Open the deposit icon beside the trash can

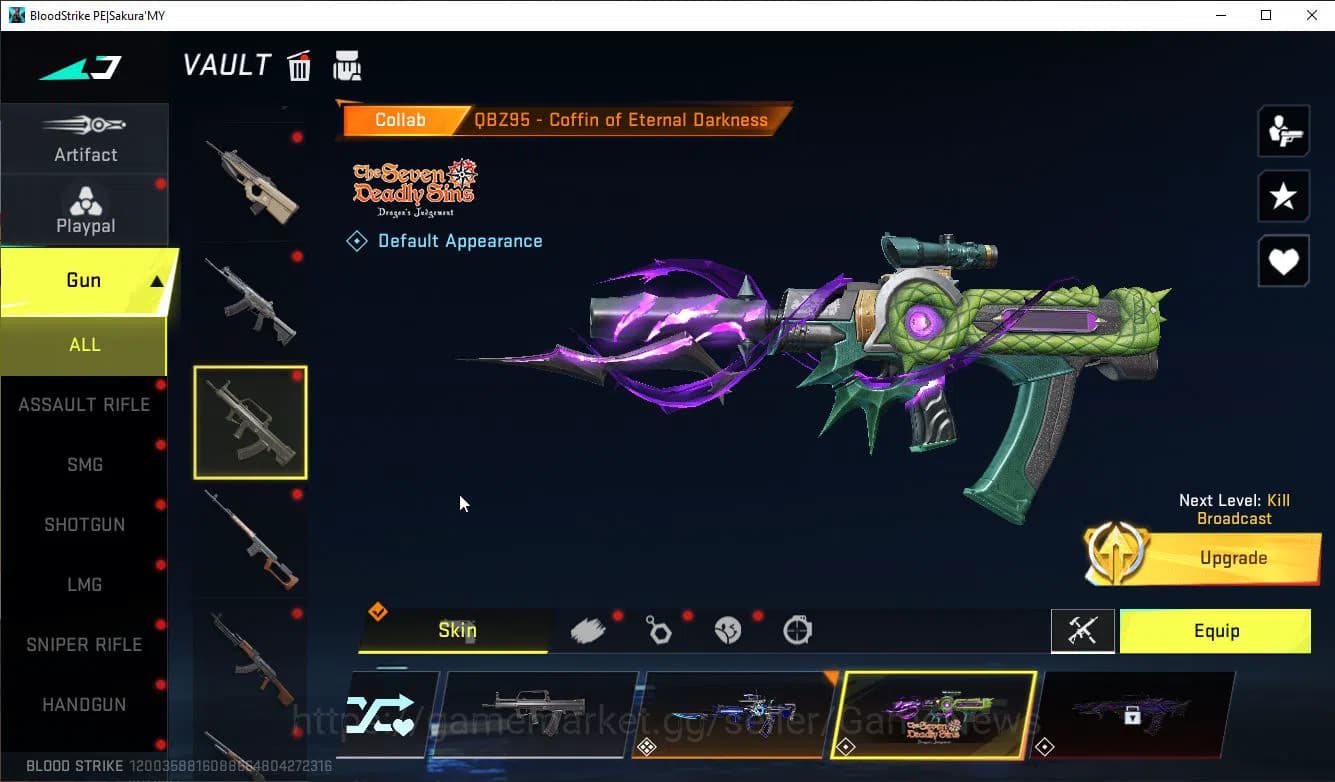point(347,65)
